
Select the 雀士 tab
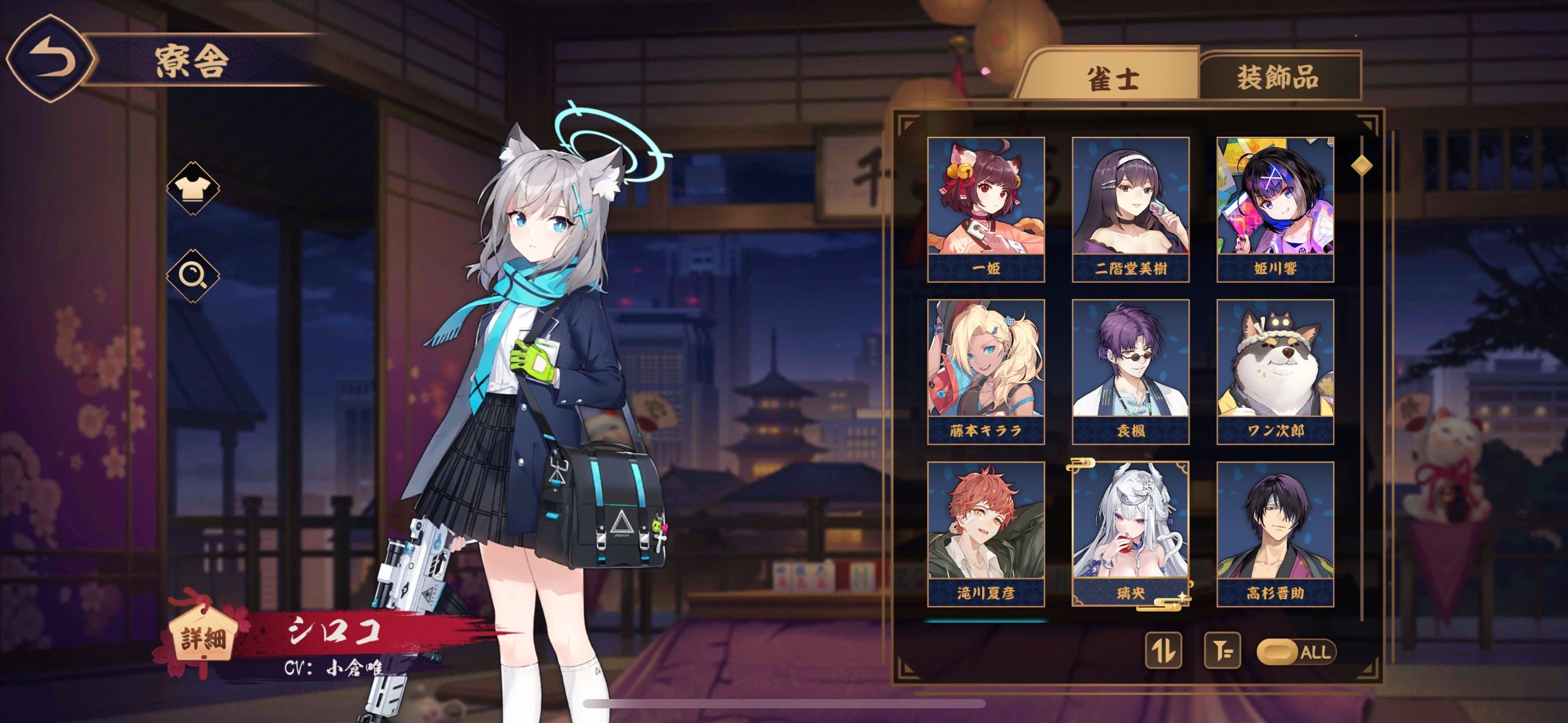click(x=1113, y=79)
